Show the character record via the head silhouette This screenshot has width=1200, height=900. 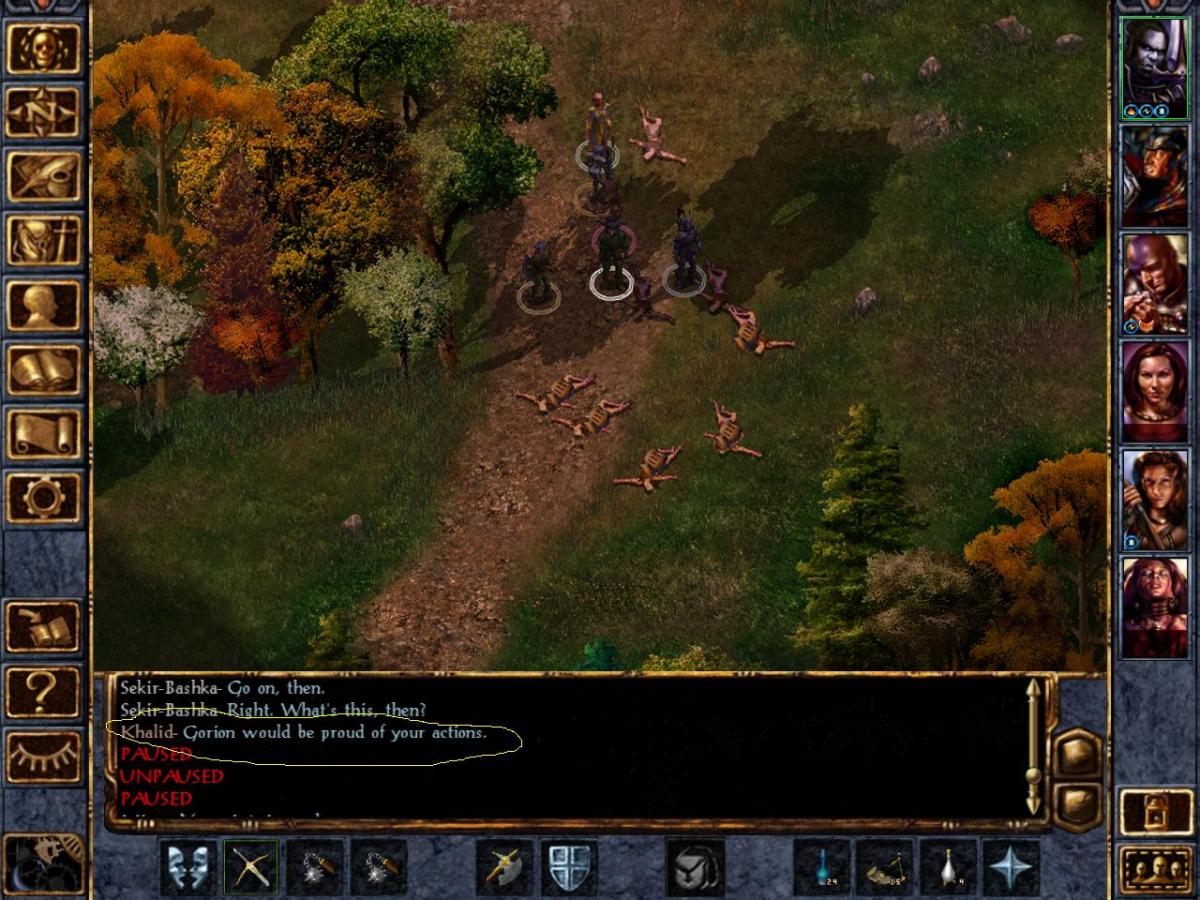[x=43, y=305]
